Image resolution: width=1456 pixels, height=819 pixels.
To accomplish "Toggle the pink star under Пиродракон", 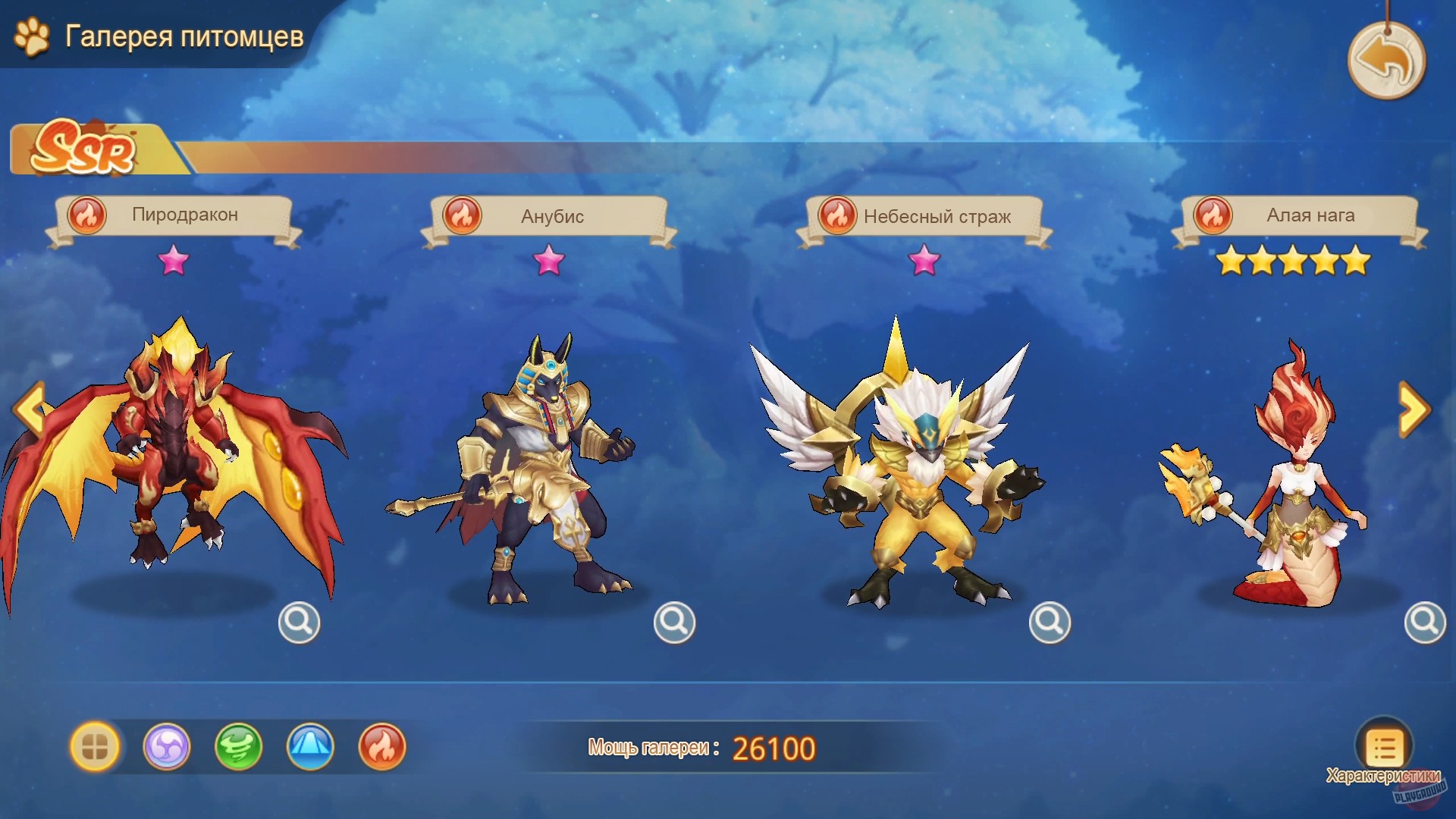I will click(174, 262).
